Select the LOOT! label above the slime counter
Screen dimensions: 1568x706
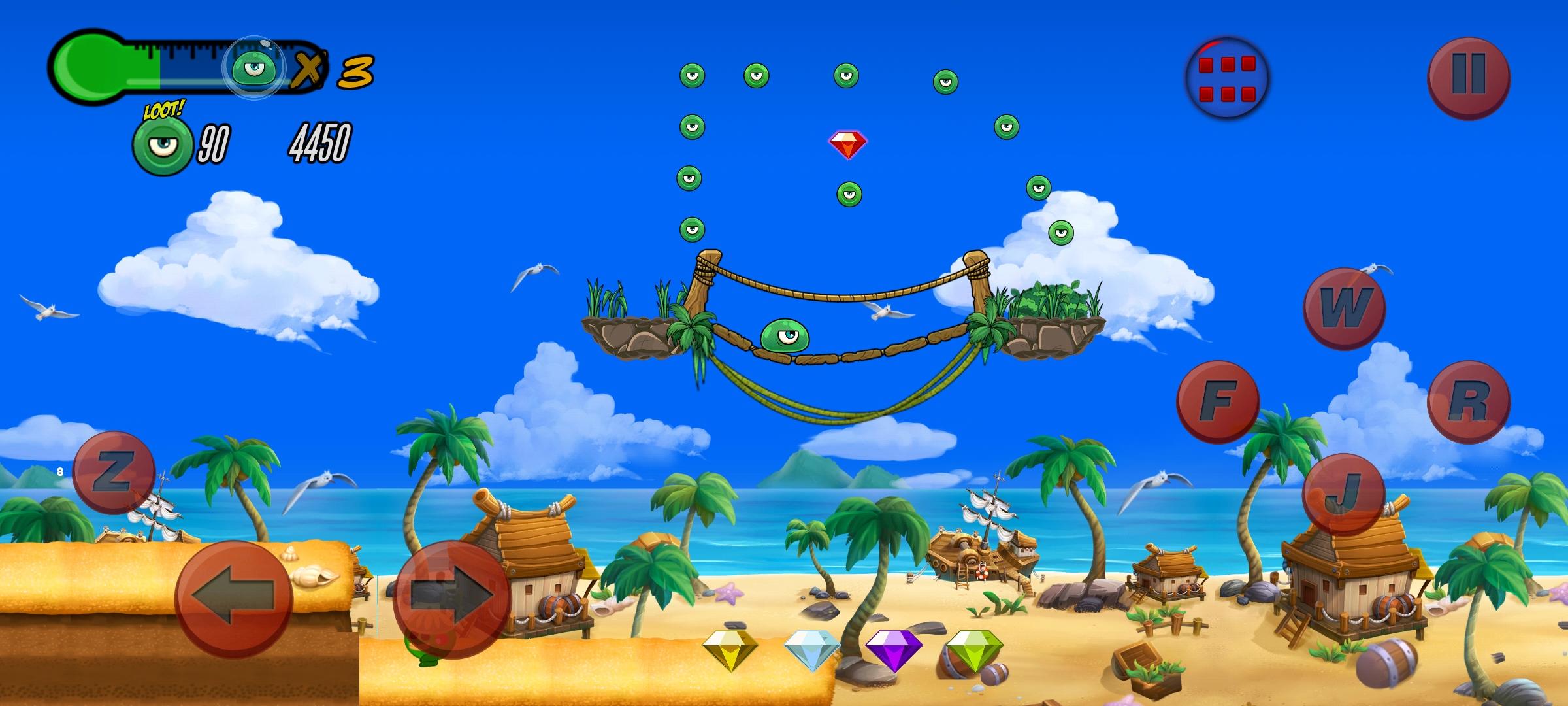[x=163, y=109]
